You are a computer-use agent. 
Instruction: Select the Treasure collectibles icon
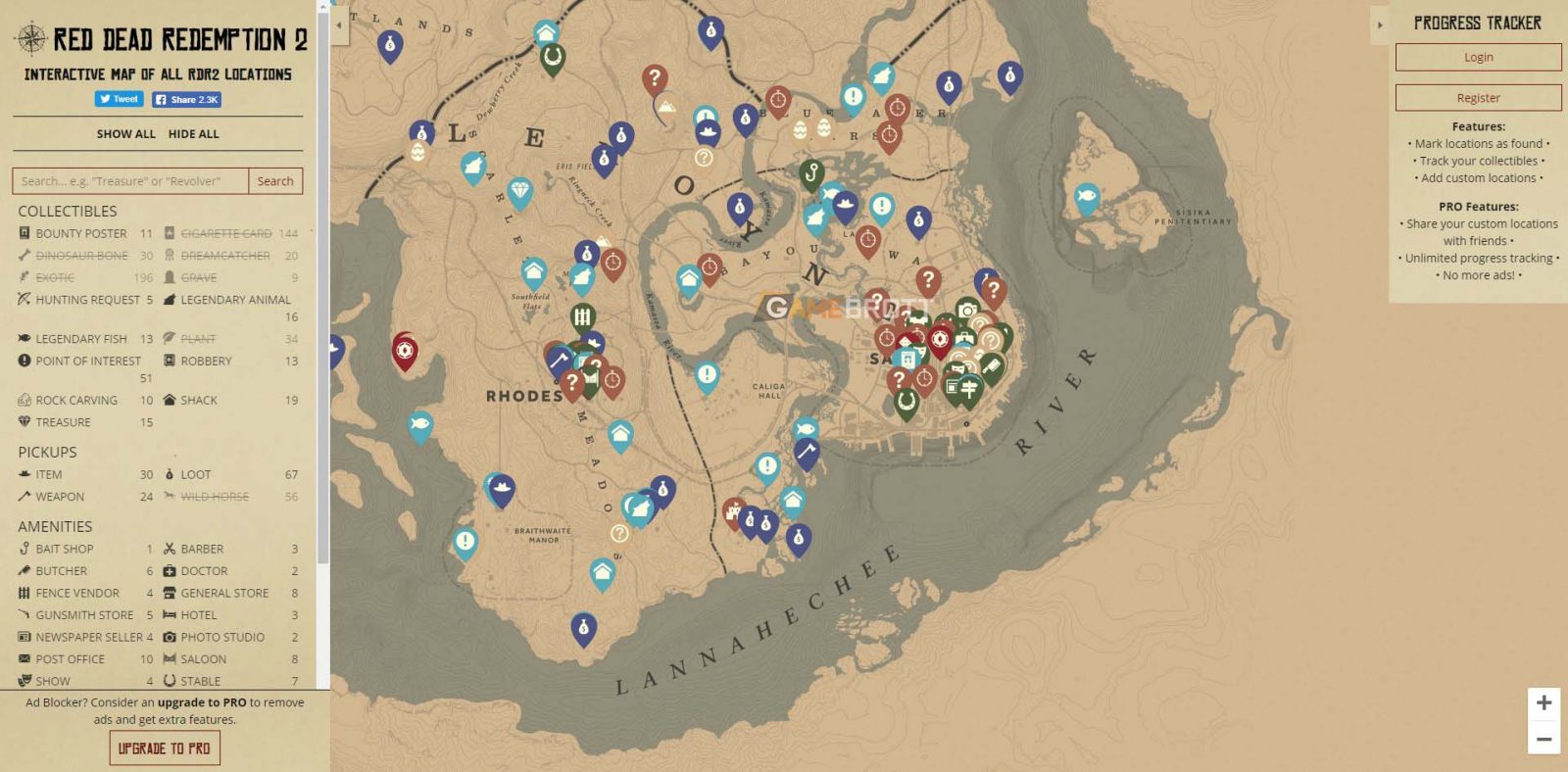[24, 421]
